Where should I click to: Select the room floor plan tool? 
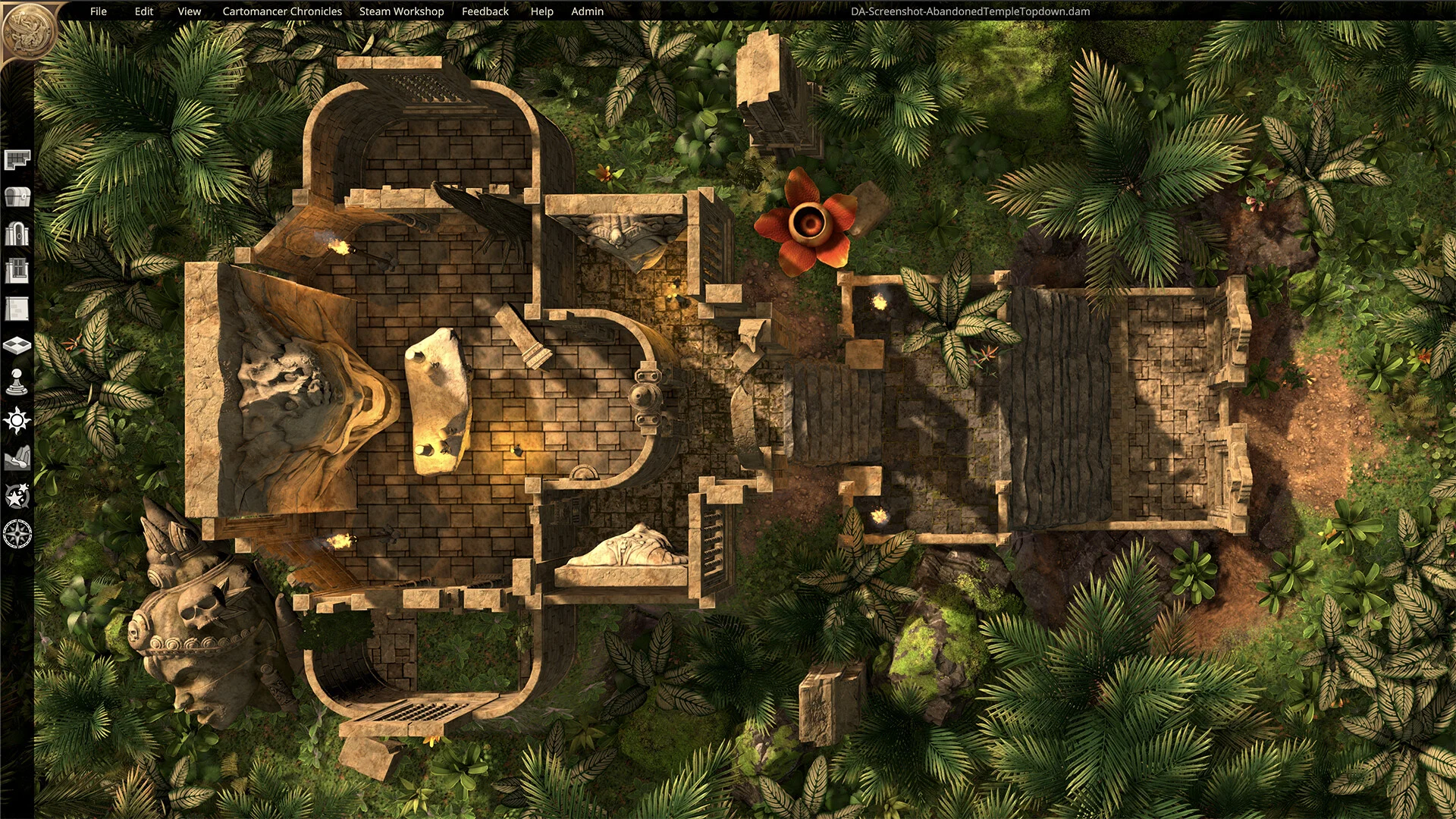[x=17, y=159]
